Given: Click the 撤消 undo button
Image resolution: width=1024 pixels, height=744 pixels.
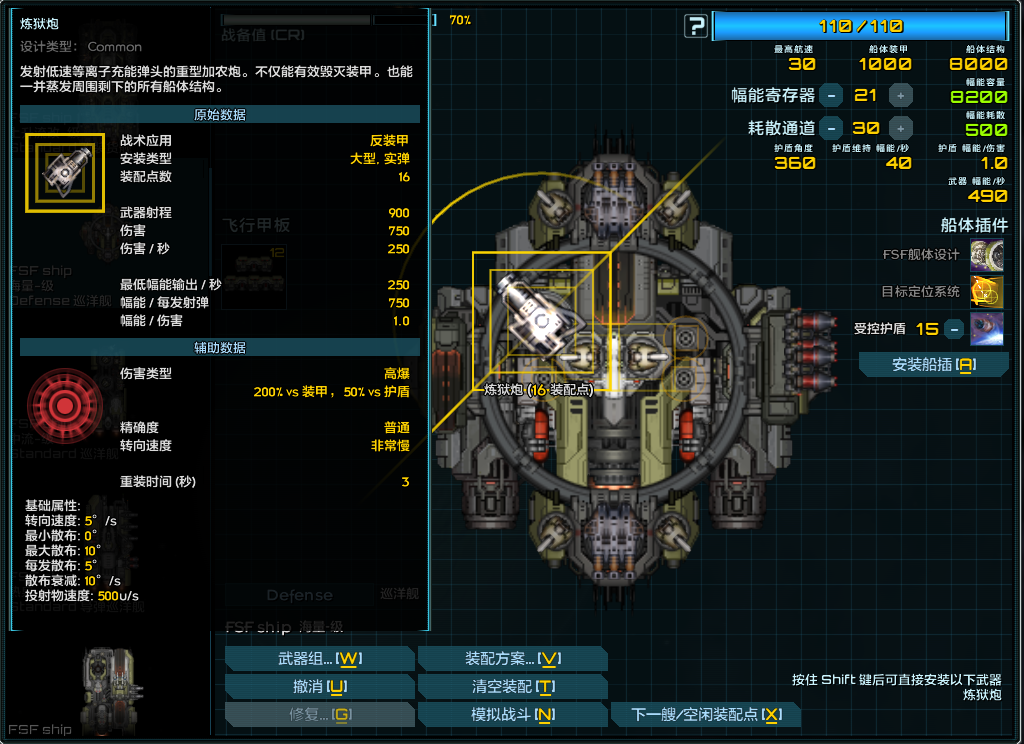Looking at the screenshot, I should tap(319, 686).
